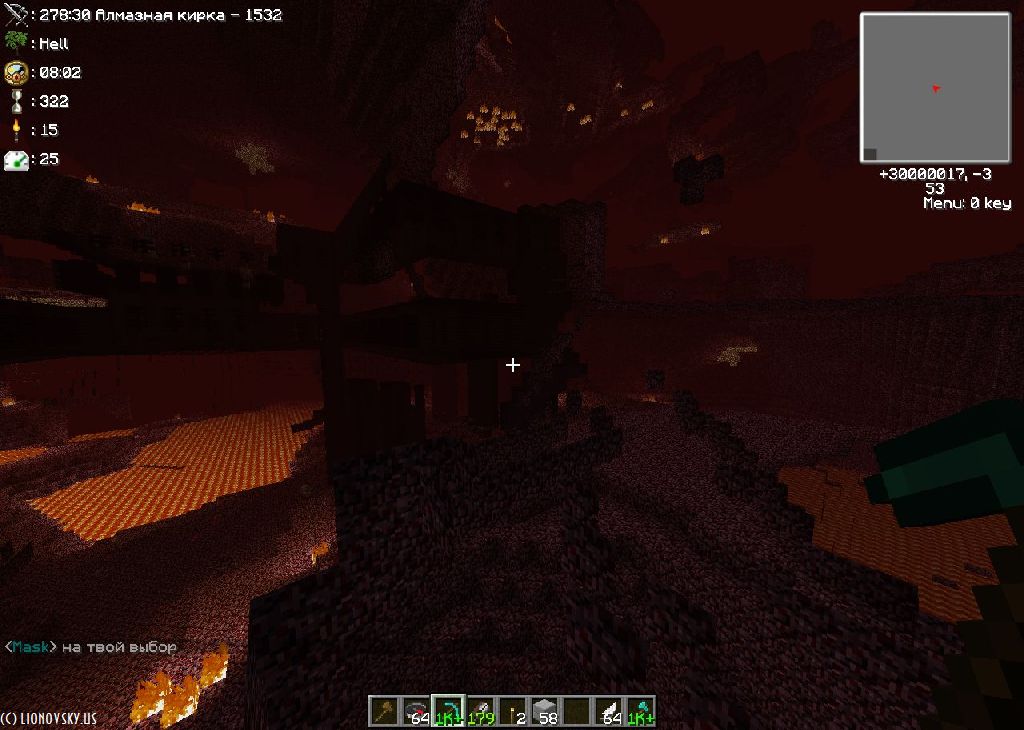Select the diamond pickaxe hotbar slot
The height and width of the screenshot is (730, 1024).
(448, 711)
